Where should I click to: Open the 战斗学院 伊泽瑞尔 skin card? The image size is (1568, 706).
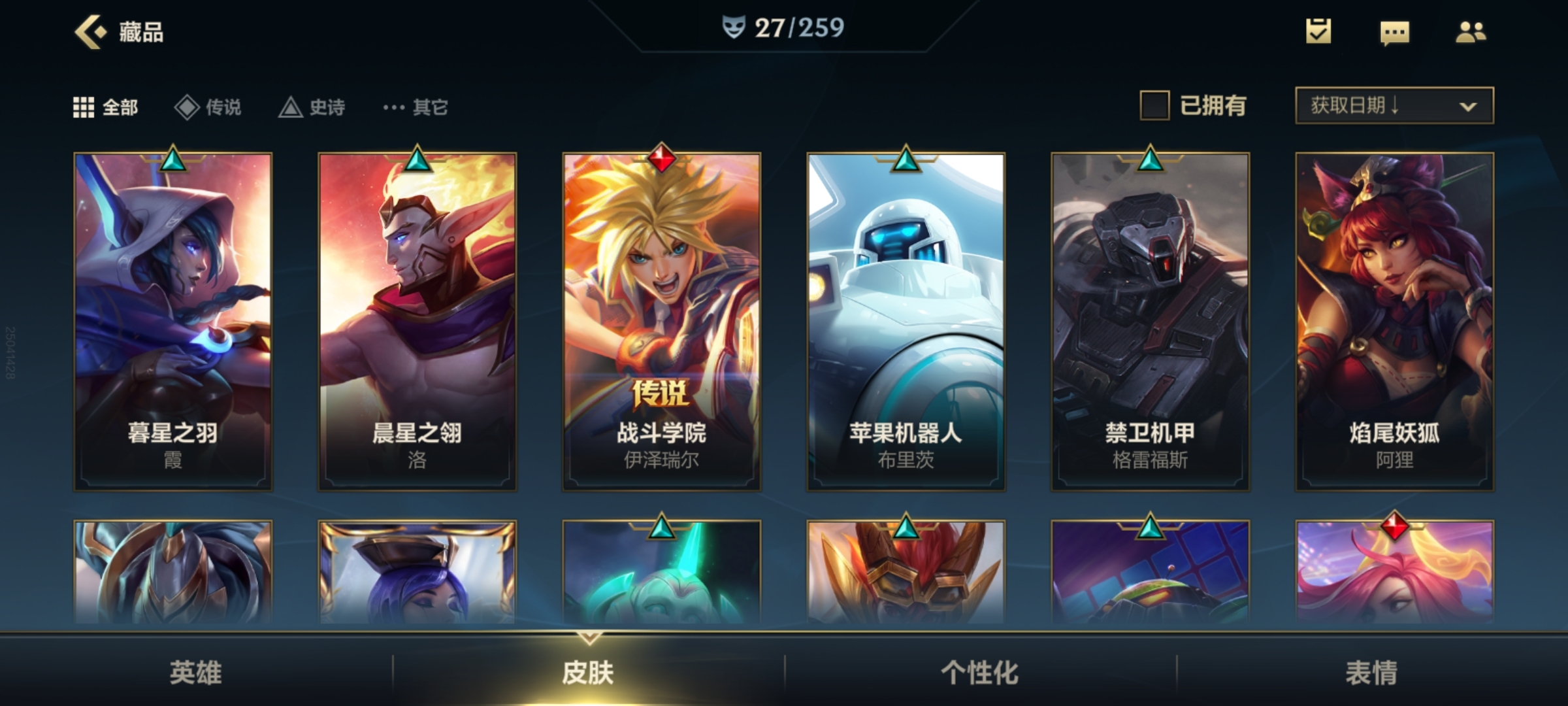[x=662, y=322]
